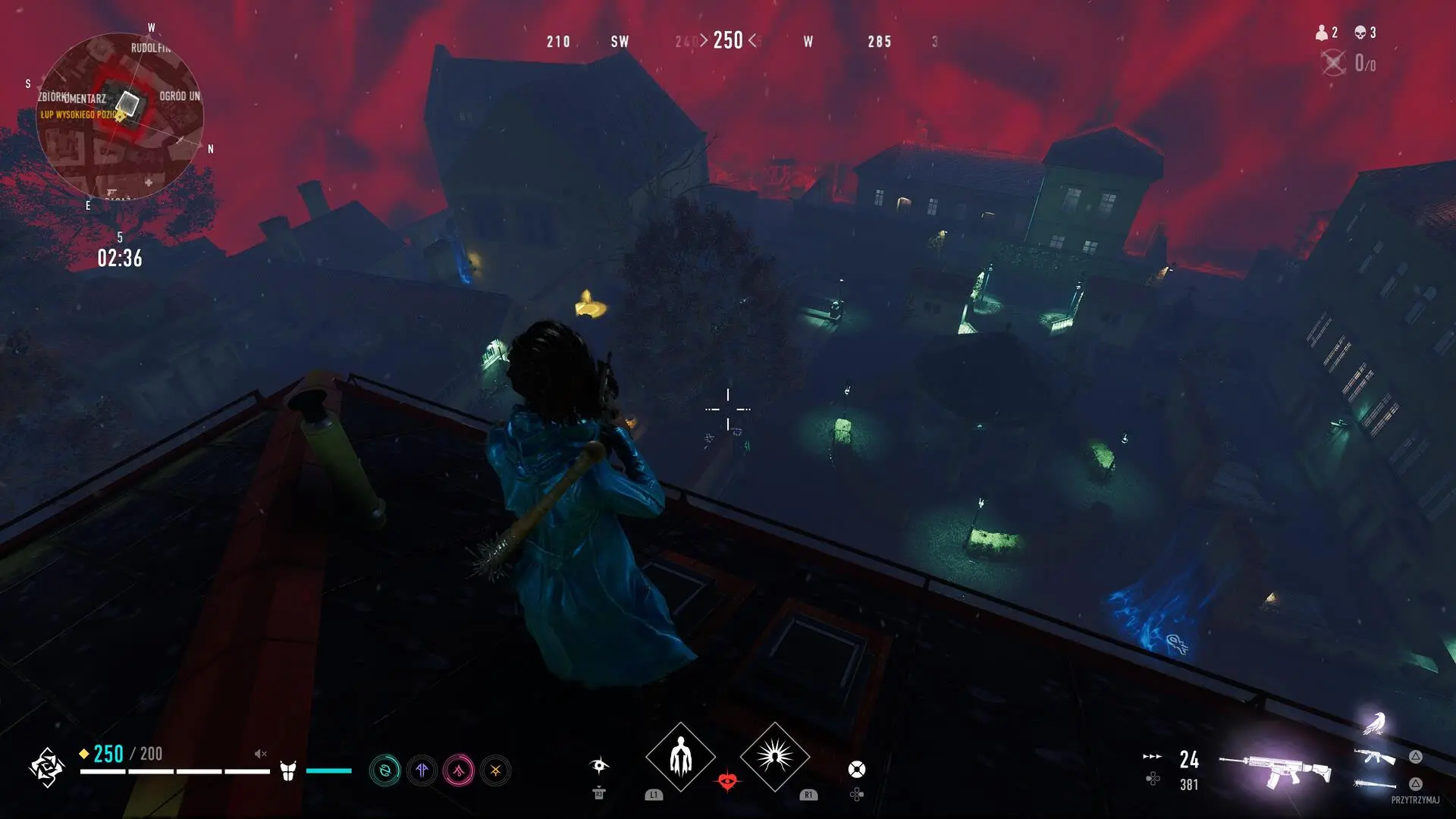This screenshot has width=1456, height=819.
Task: Equip the spiked baseball bat
Action: point(1376,784)
